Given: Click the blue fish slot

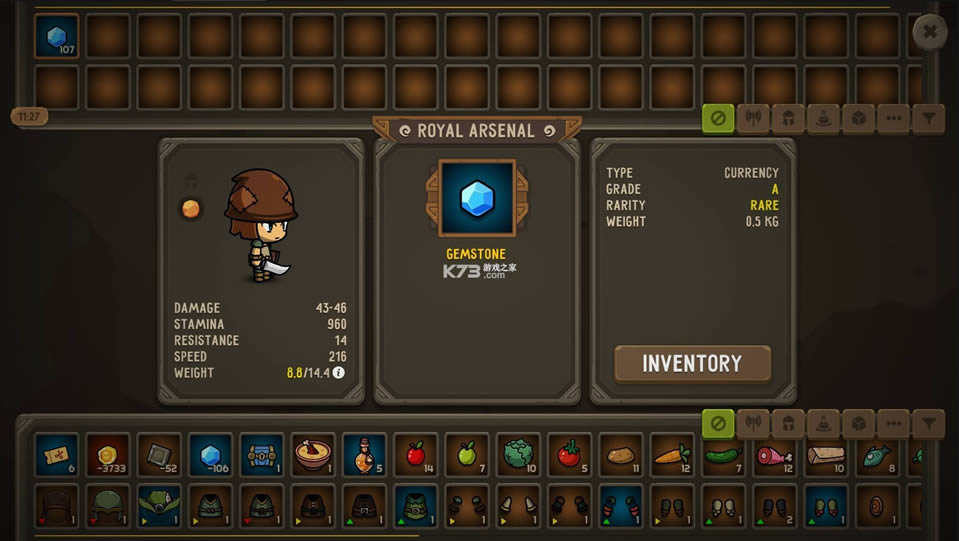Looking at the screenshot, I should click(x=877, y=455).
